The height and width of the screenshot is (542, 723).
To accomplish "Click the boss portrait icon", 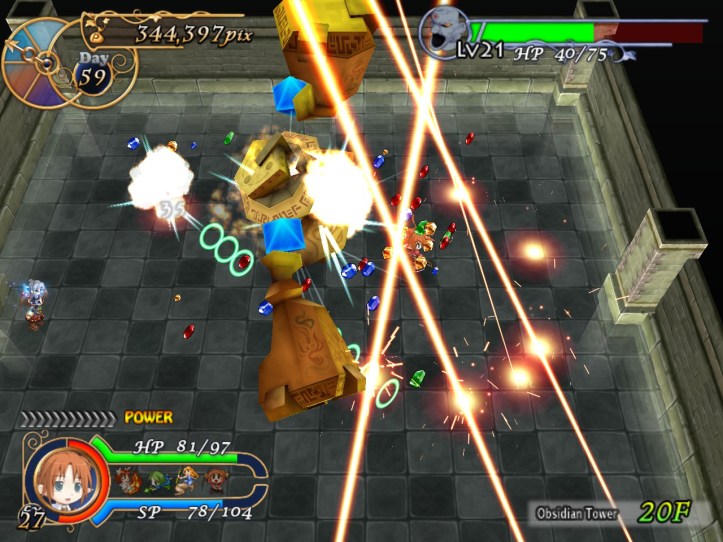I will pos(440,30).
